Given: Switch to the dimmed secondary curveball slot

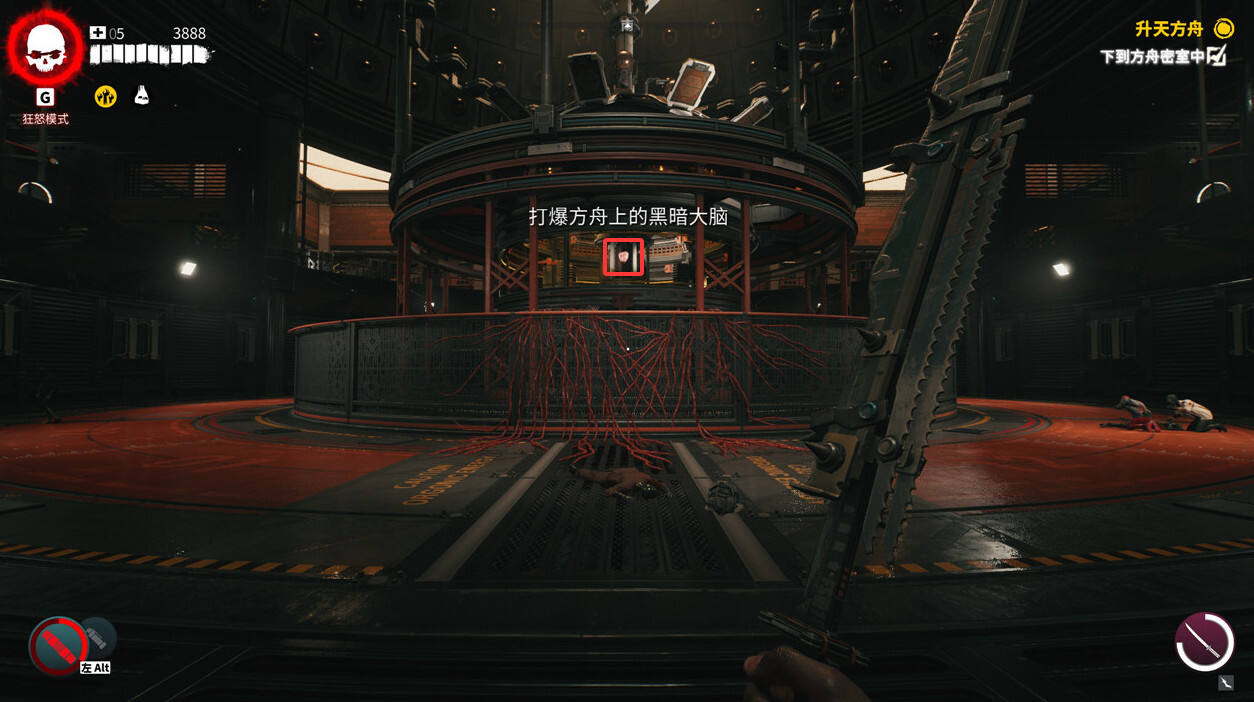Looking at the screenshot, I should [x=98, y=636].
